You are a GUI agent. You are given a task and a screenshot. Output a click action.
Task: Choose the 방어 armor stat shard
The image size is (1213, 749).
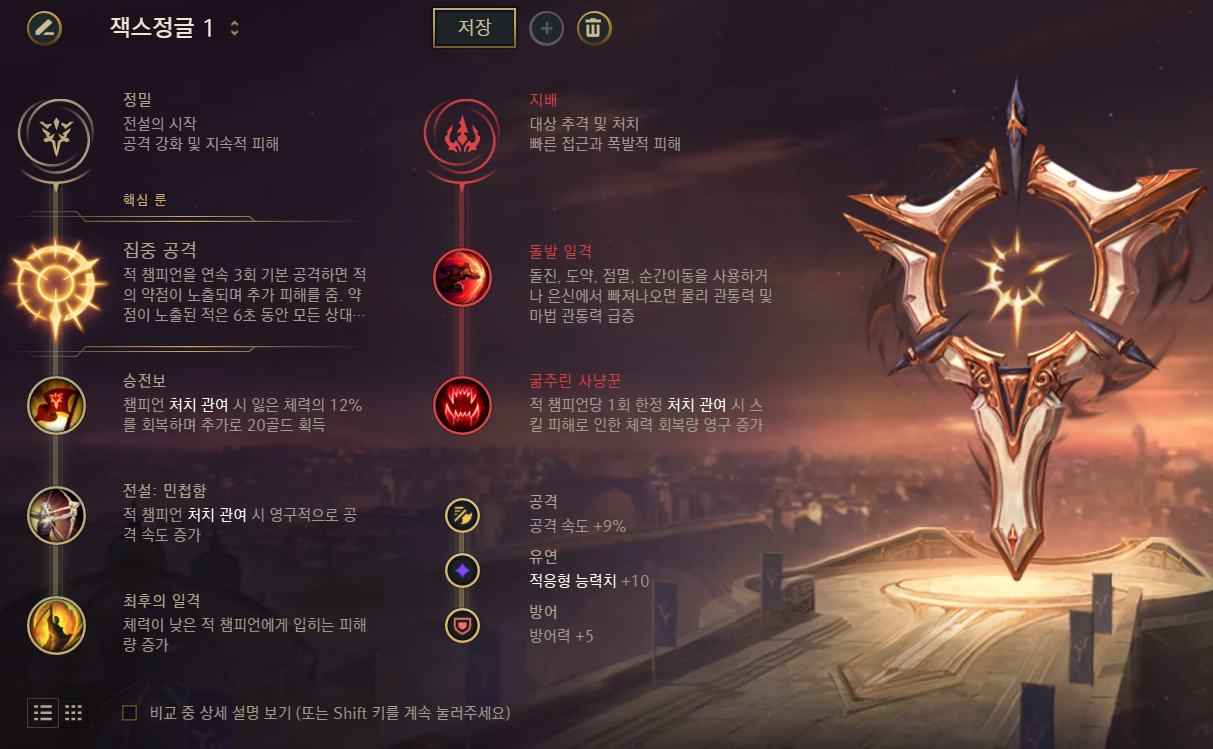[462, 625]
